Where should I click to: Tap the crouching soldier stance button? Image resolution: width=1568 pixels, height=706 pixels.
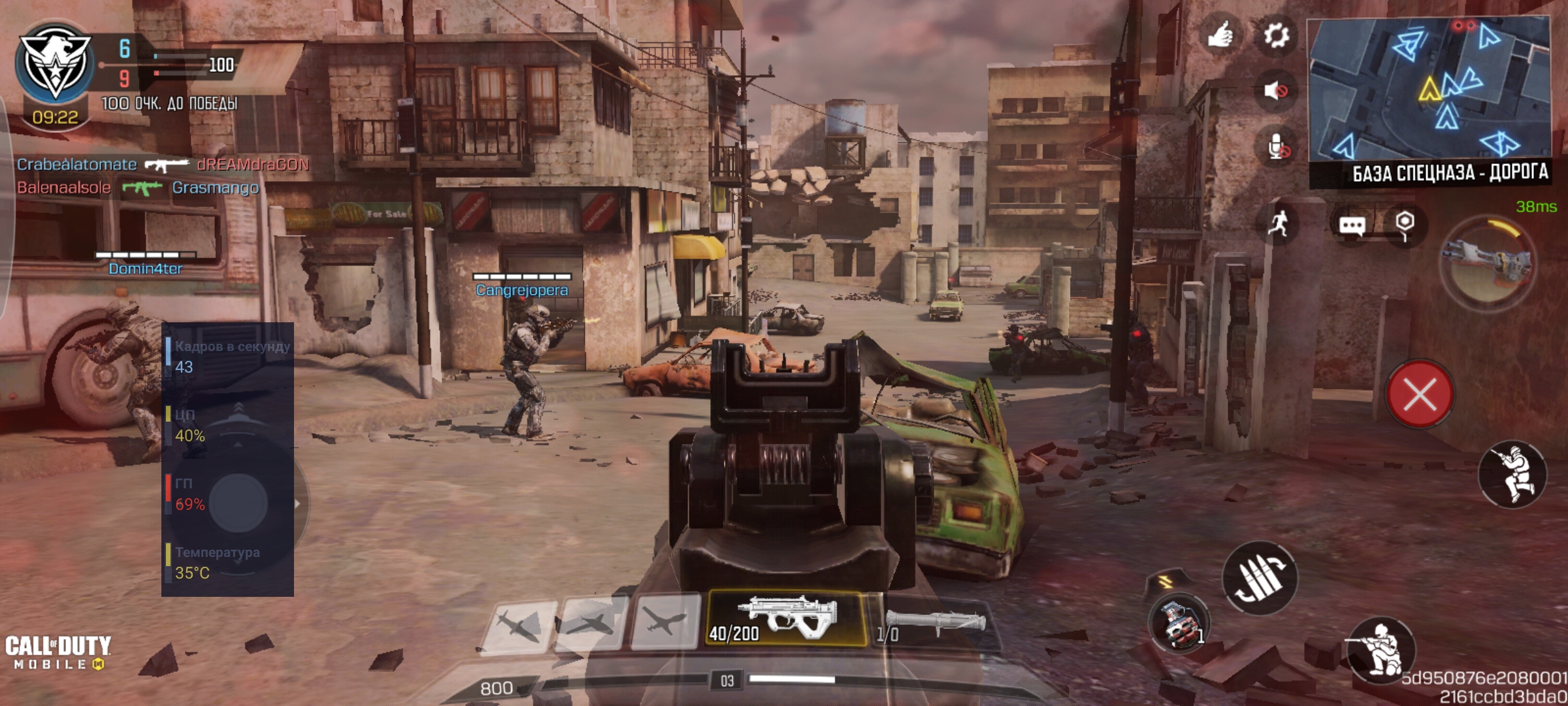click(x=1379, y=649)
